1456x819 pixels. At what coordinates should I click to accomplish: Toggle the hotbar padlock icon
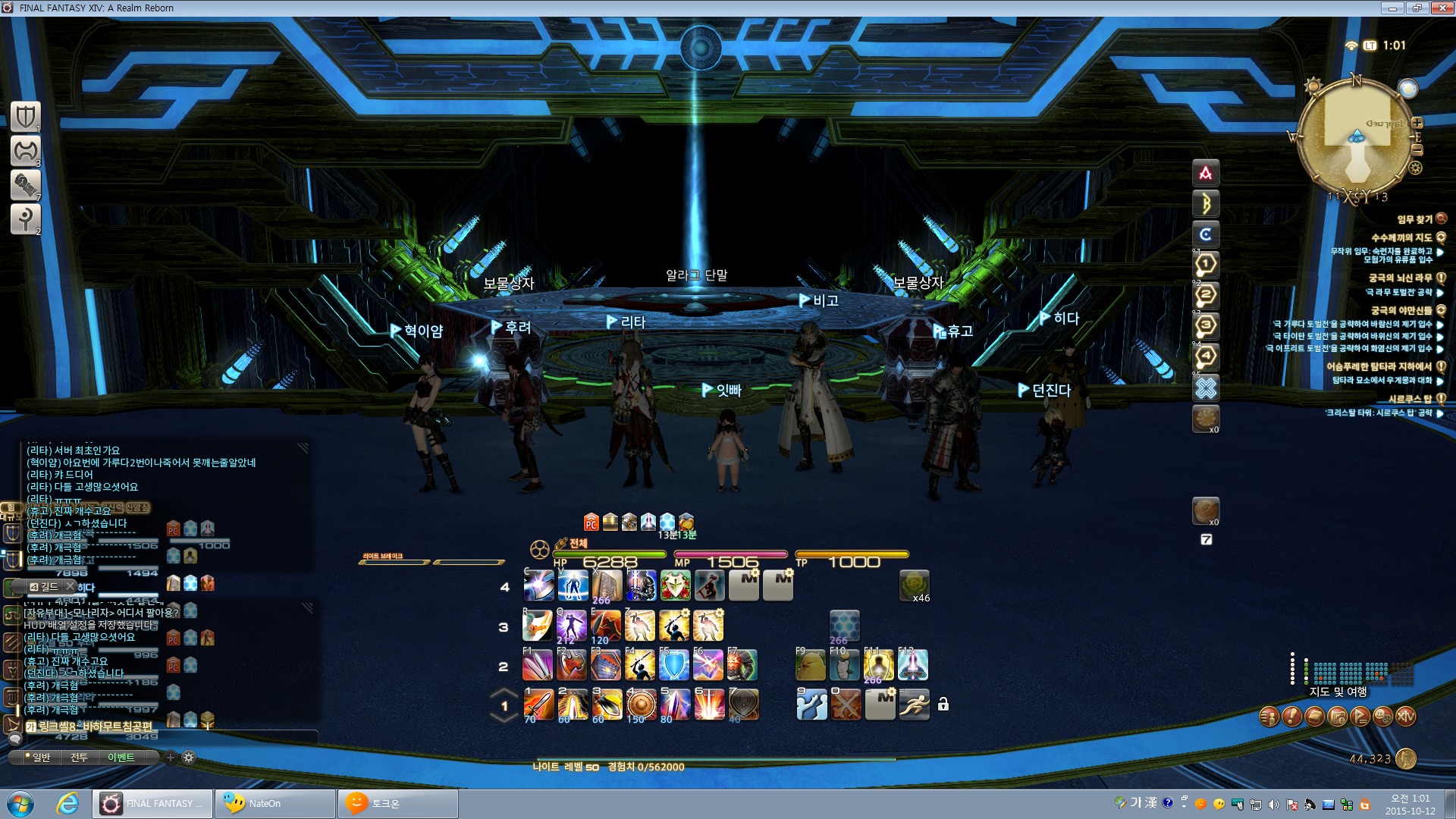click(943, 704)
